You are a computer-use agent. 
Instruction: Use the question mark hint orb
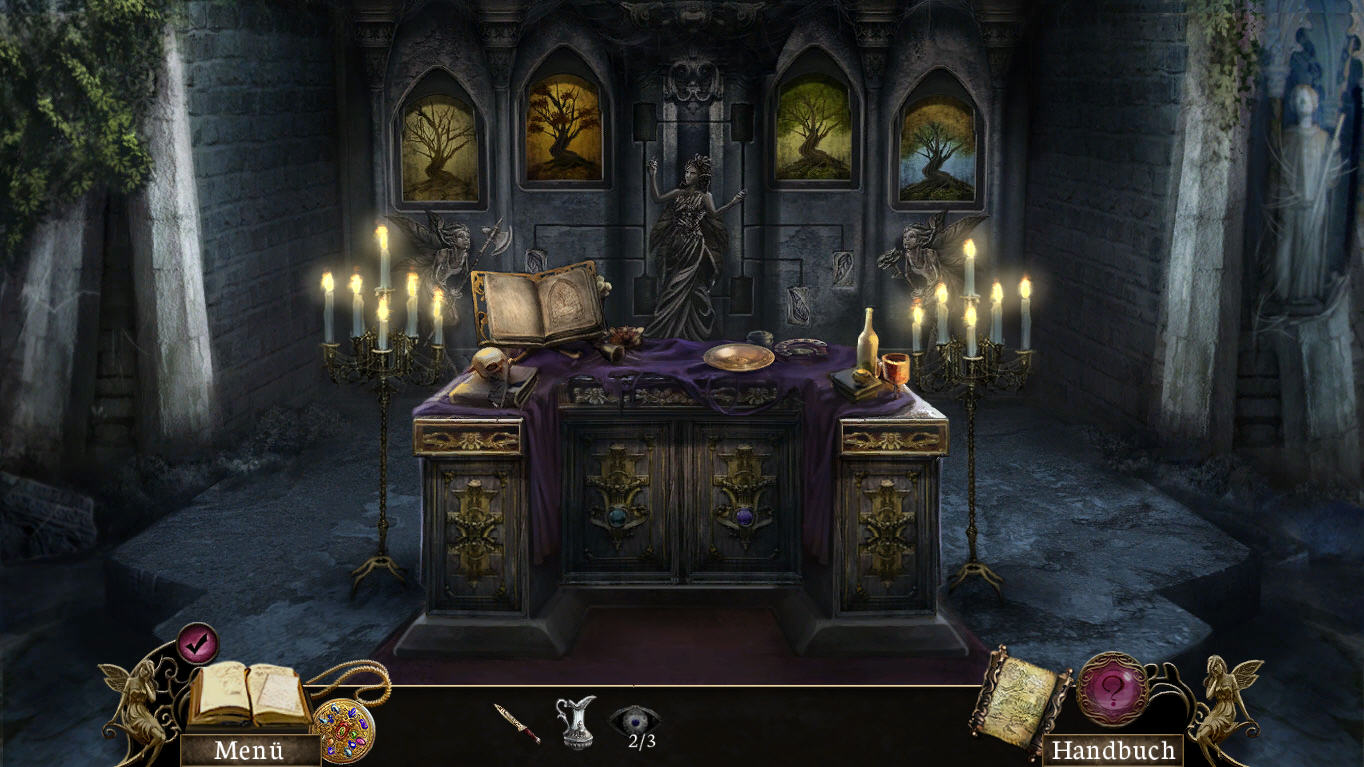coord(1112,689)
